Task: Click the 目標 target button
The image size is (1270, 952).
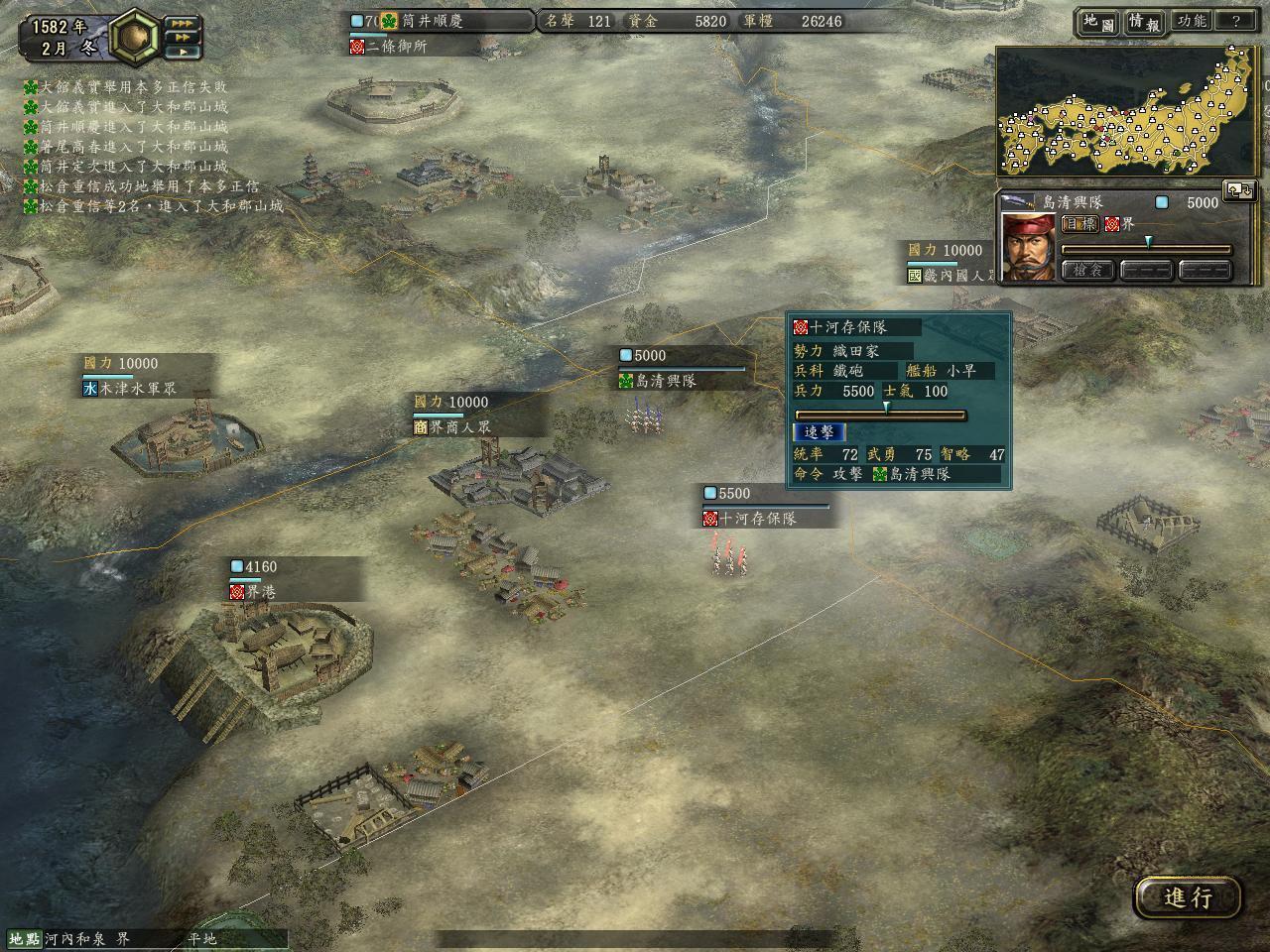Action: (x=1079, y=224)
